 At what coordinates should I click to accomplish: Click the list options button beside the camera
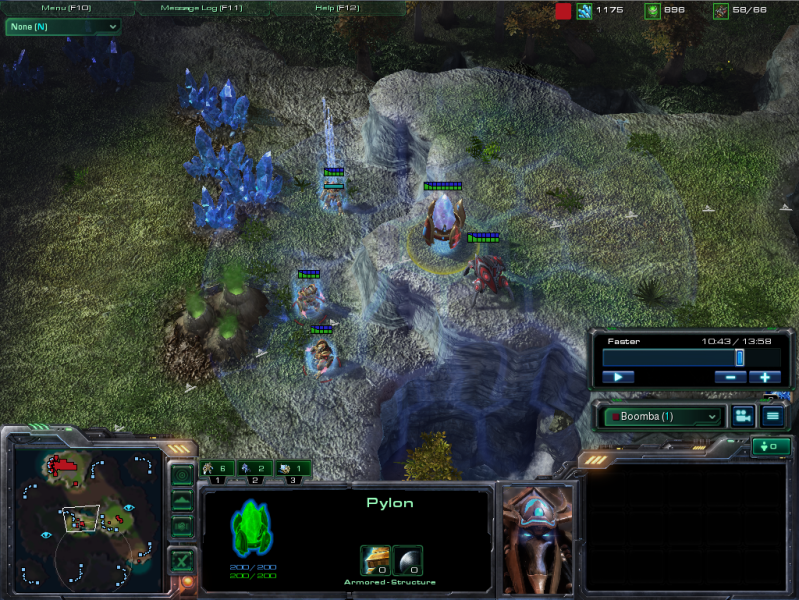coord(772,416)
